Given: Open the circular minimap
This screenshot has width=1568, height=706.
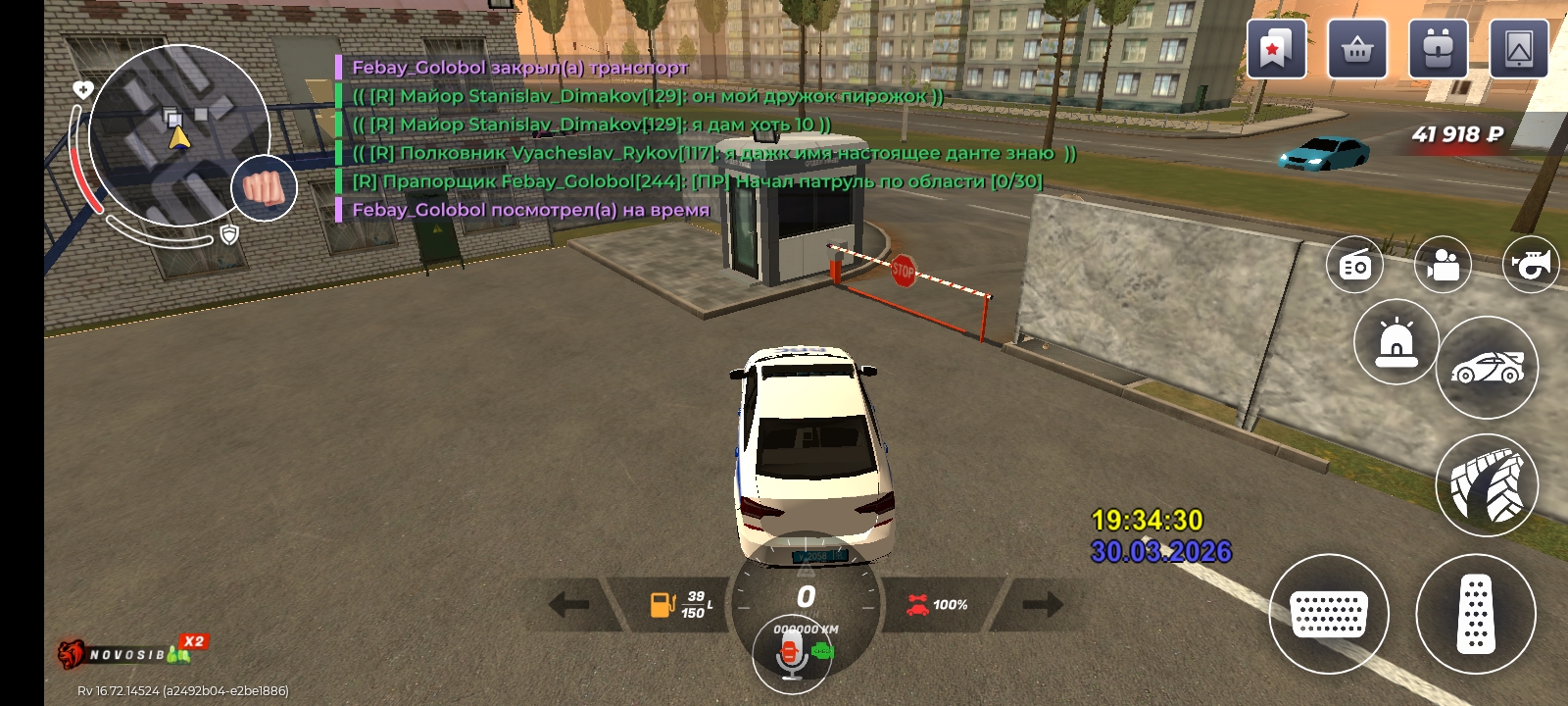Looking at the screenshot, I should [178, 135].
